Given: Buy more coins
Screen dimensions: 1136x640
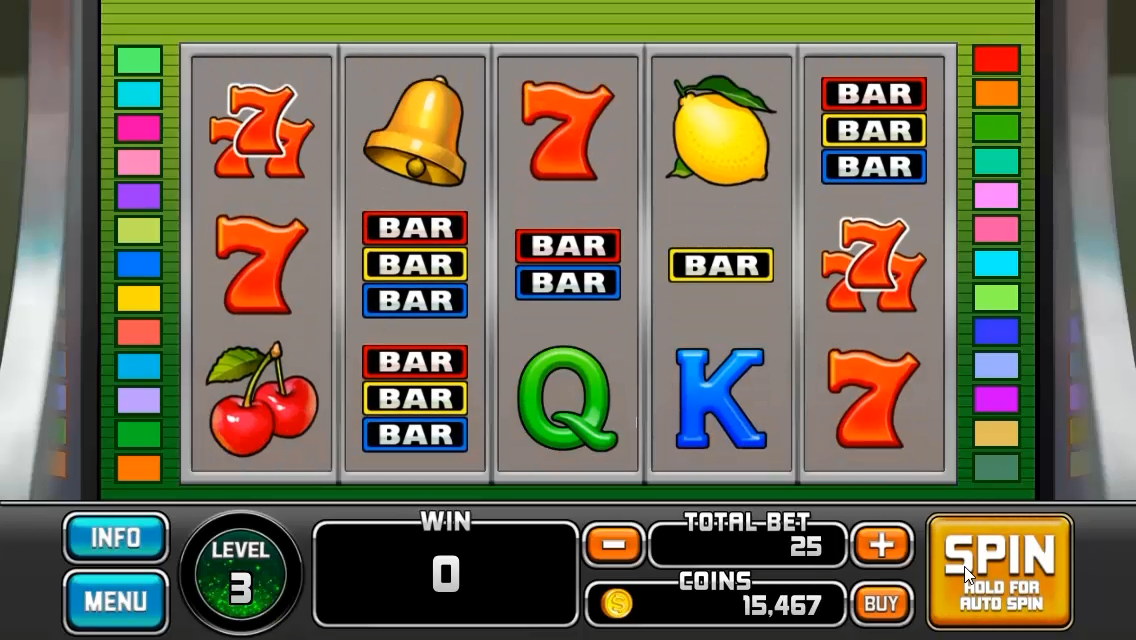Looking at the screenshot, I should pyautogui.click(x=881, y=603).
